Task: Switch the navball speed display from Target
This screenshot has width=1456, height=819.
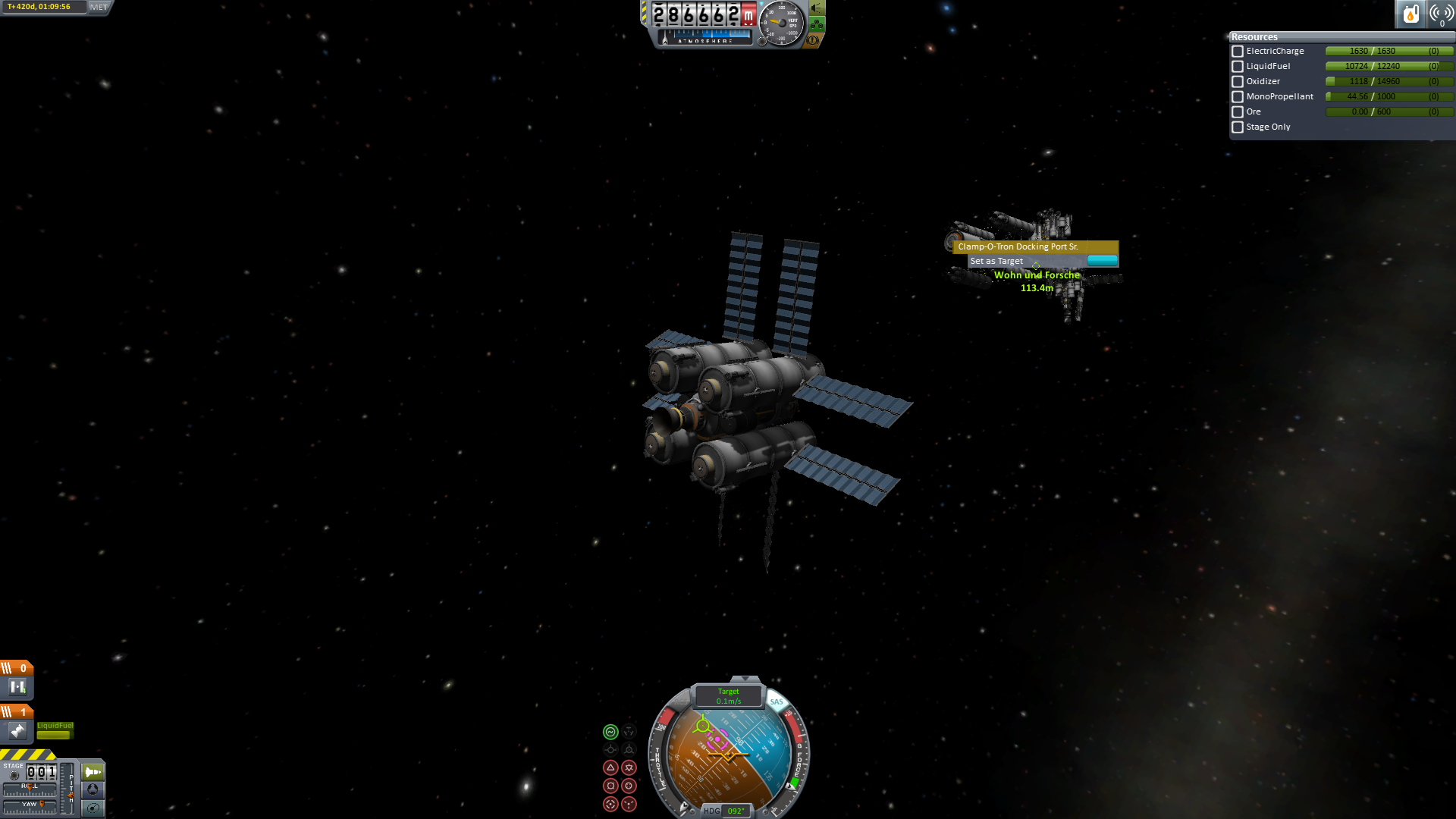Action: (729, 695)
